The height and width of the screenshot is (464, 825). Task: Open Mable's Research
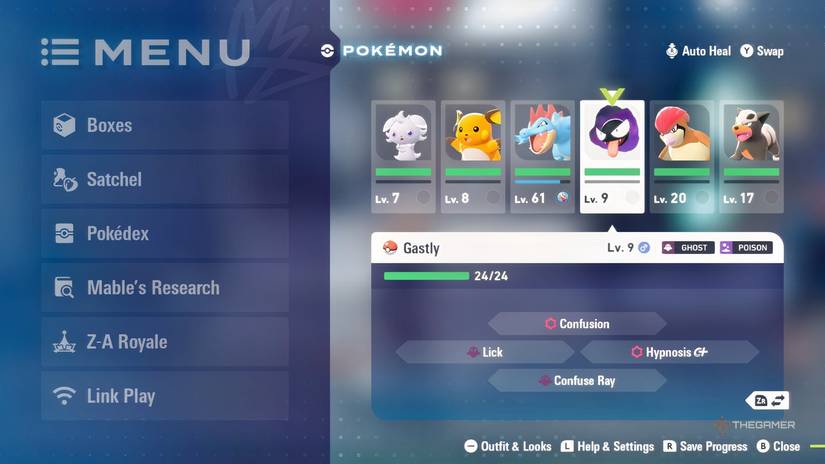pyautogui.click(x=165, y=288)
